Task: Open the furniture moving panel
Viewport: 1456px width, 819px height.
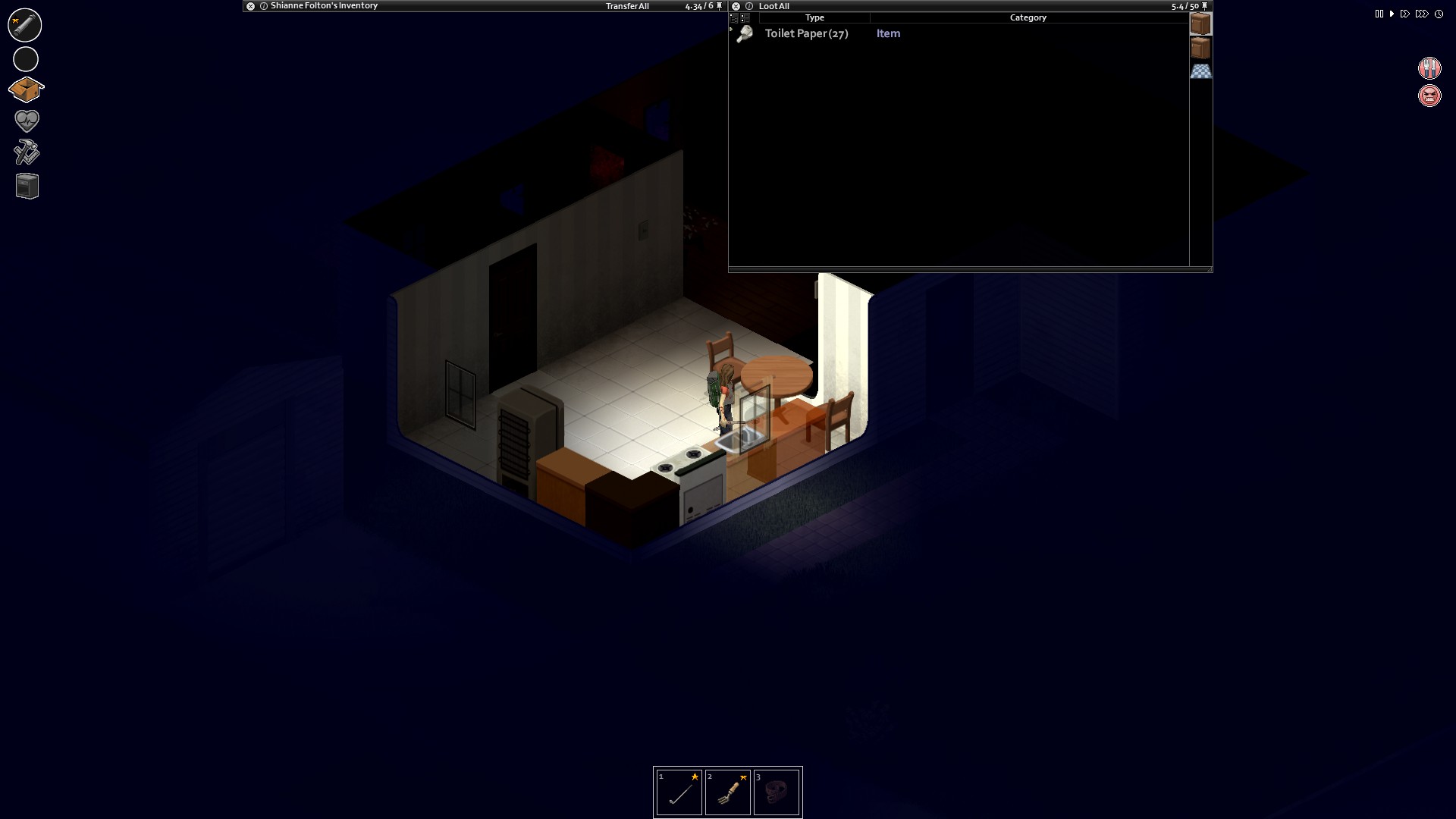Action: tap(26, 185)
